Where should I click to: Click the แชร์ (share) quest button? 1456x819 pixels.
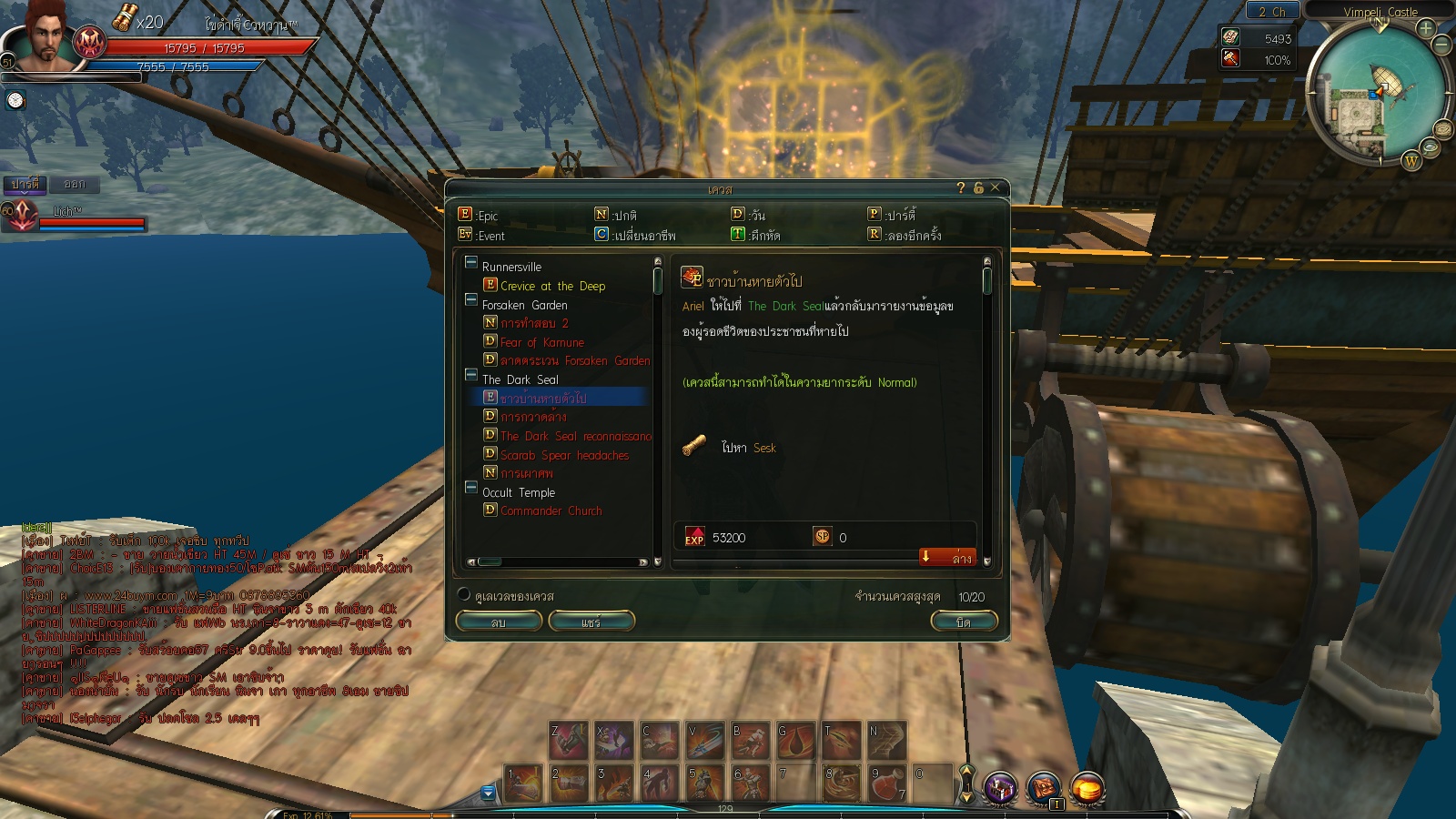(x=591, y=622)
